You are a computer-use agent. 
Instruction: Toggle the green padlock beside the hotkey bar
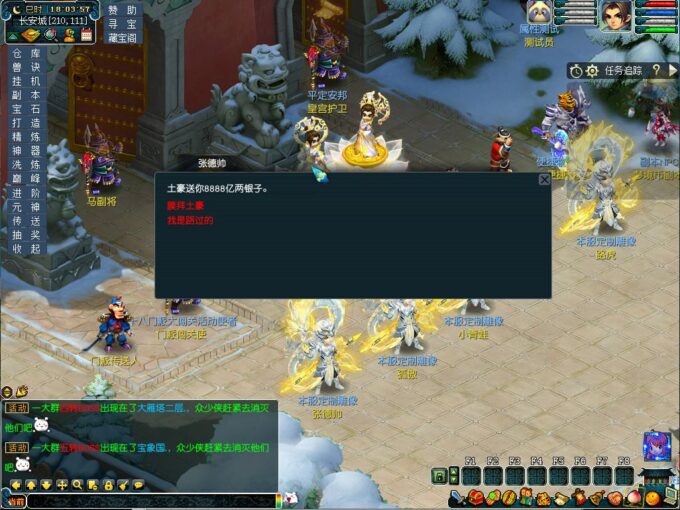click(439, 476)
